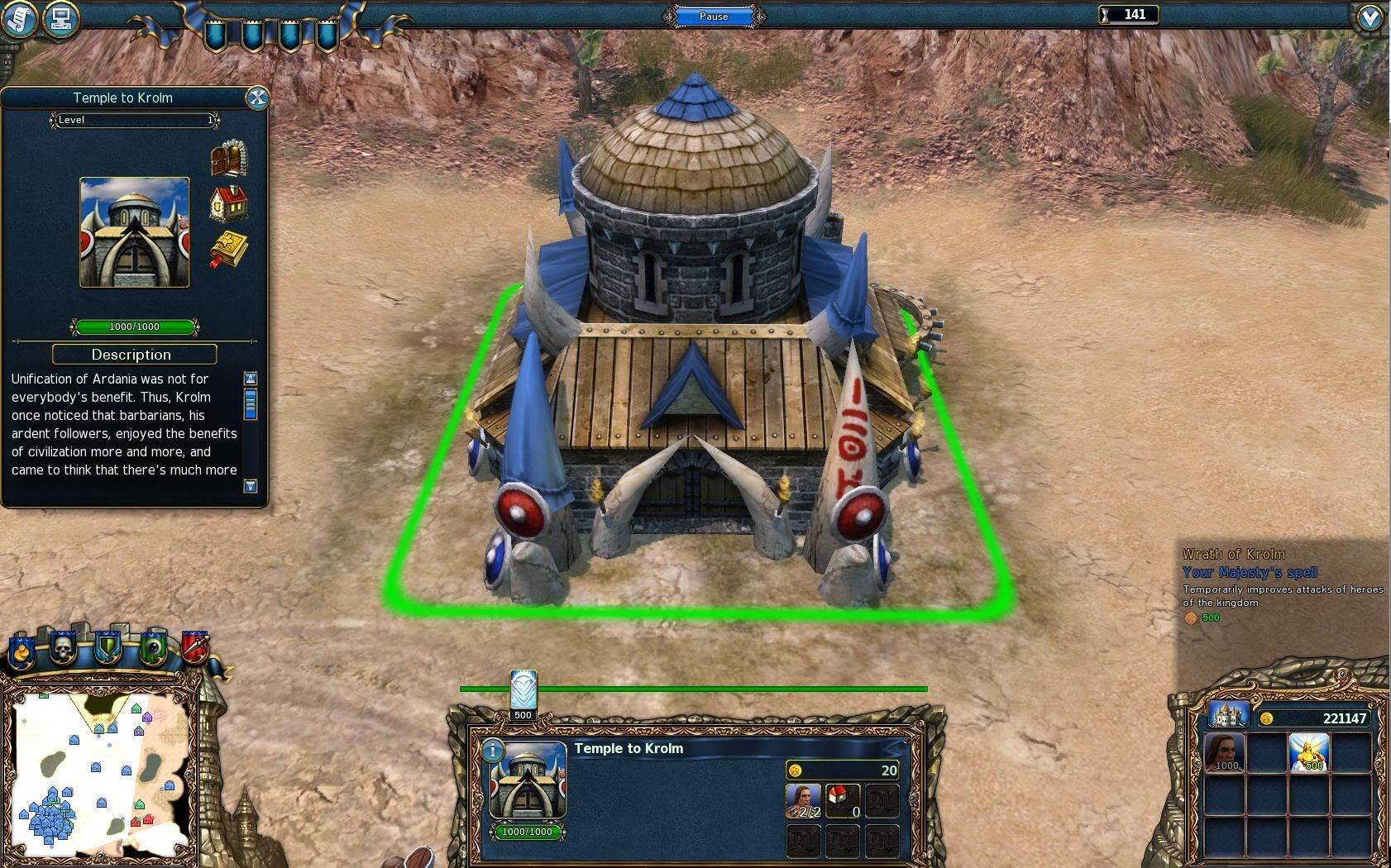This screenshot has width=1391, height=868.
Task: Select the green shield defend flag
Action: (x=108, y=648)
